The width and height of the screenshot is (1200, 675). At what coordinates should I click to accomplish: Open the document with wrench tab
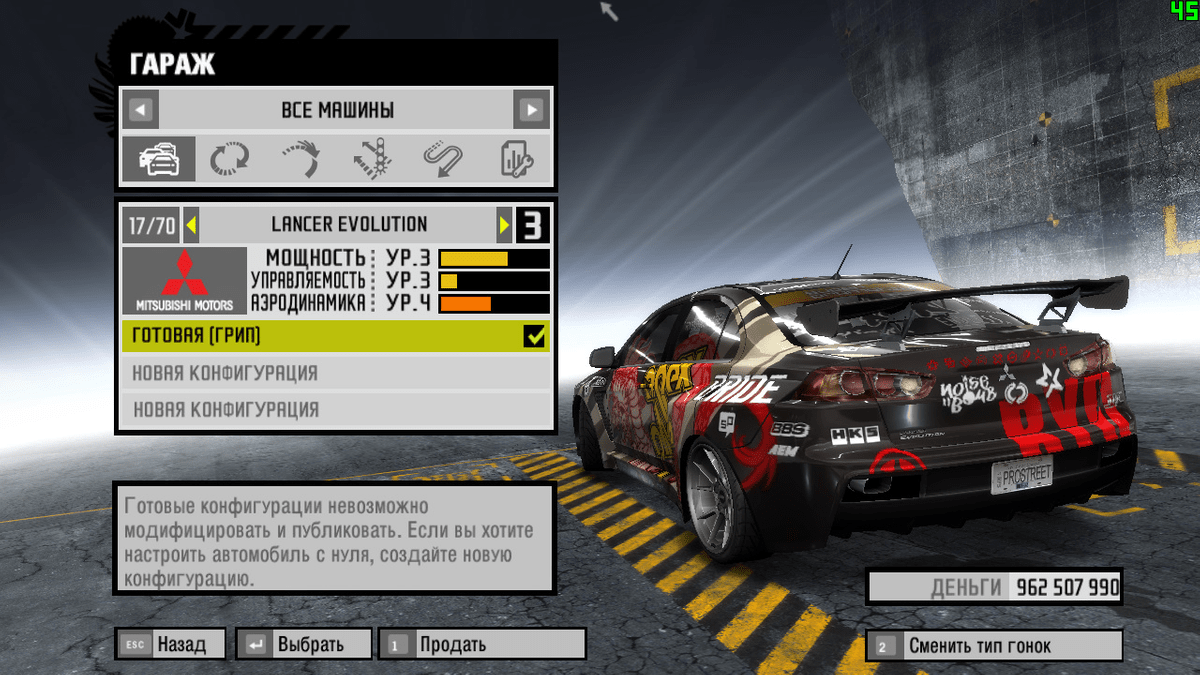pos(516,160)
